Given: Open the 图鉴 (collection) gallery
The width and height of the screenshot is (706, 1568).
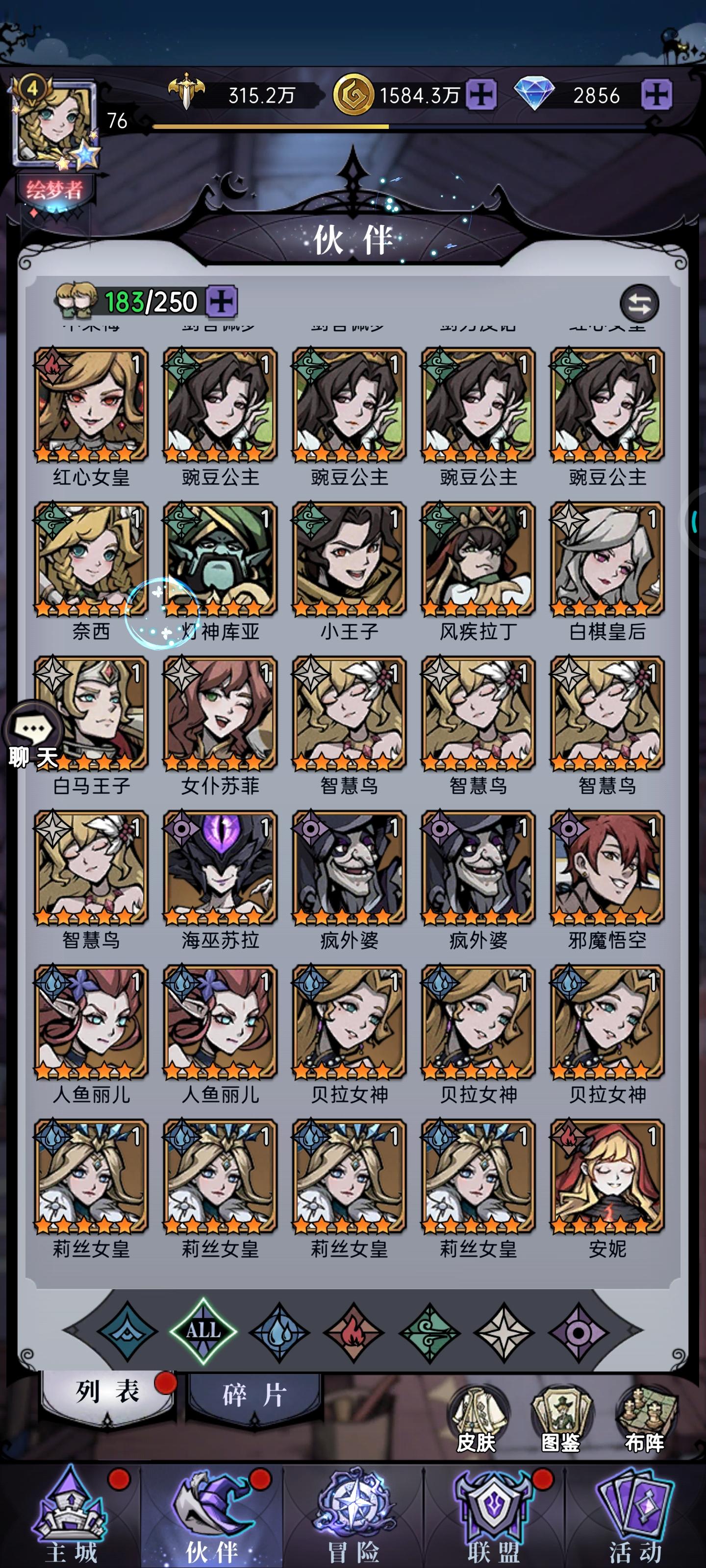Looking at the screenshot, I should pyautogui.click(x=562, y=1412).
